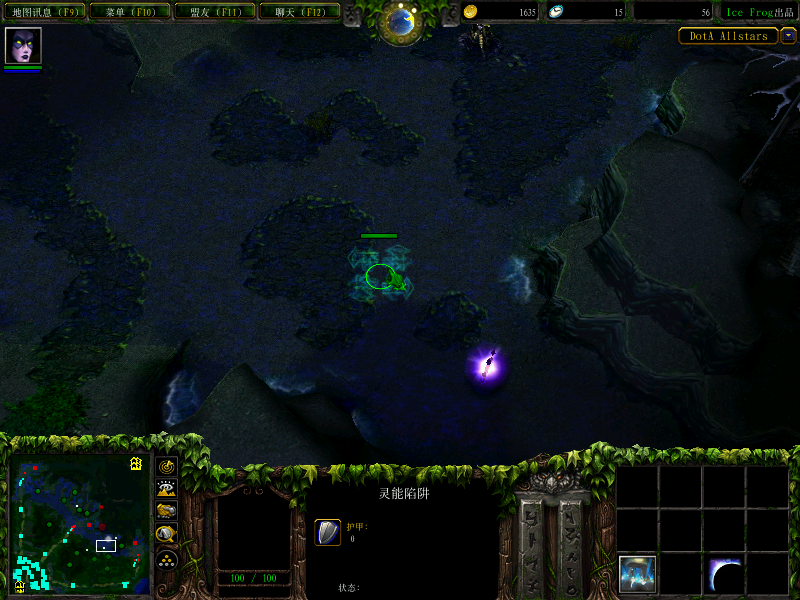
Task: Click the DotA Allstars scoreboard title
Action: tap(729, 36)
